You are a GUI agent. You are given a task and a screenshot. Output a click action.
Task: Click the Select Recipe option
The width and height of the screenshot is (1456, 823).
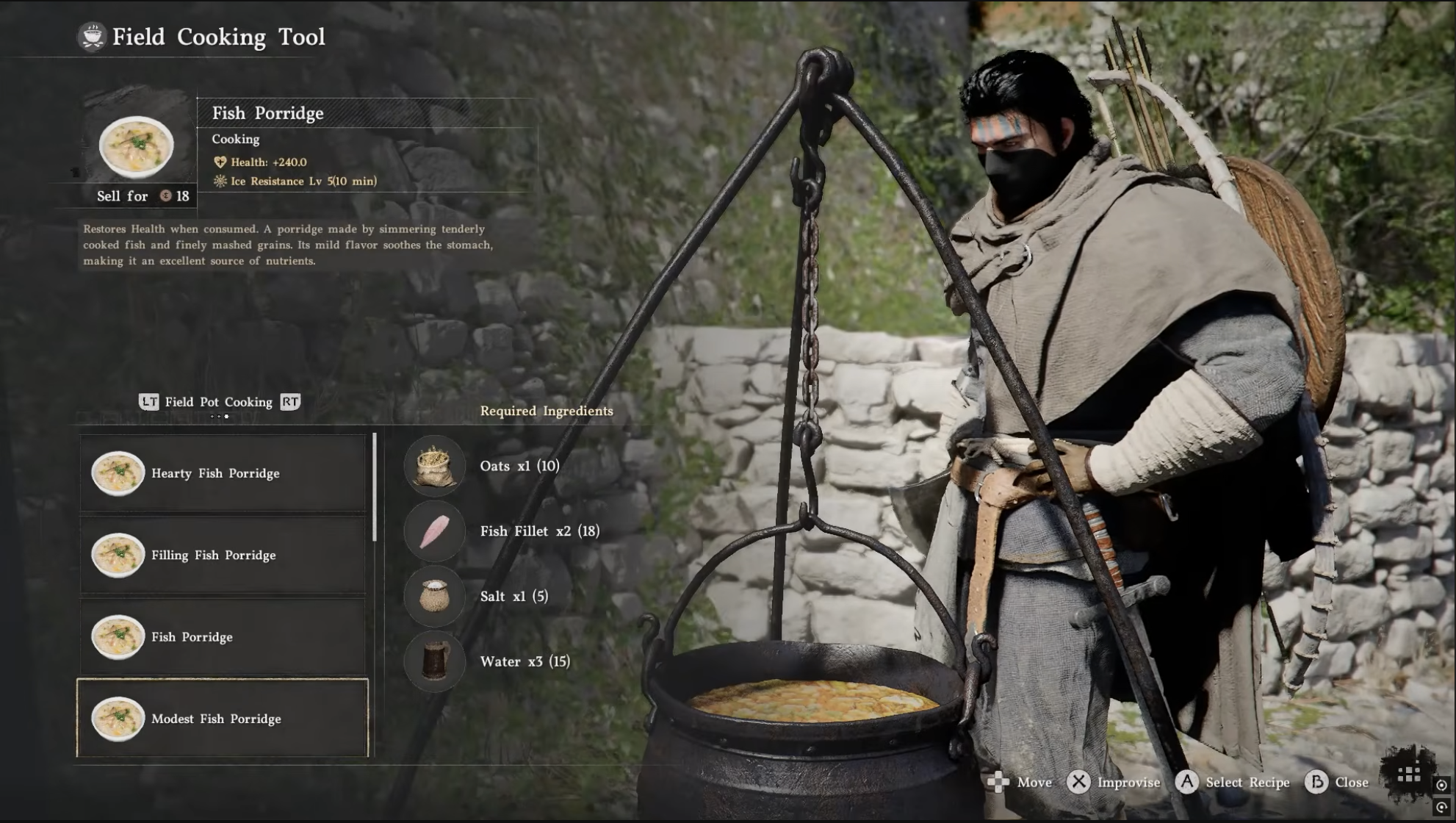point(1233,783)
